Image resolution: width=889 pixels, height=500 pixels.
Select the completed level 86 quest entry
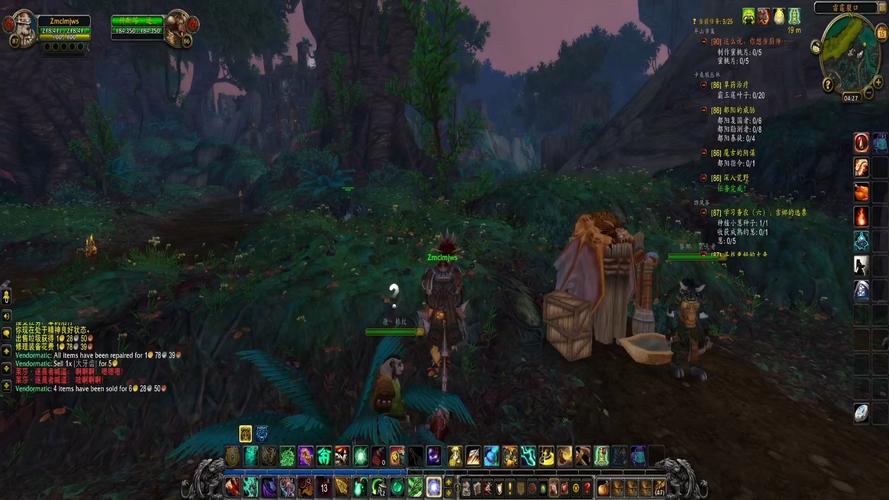pyautogui.click(x=740, y=177)
